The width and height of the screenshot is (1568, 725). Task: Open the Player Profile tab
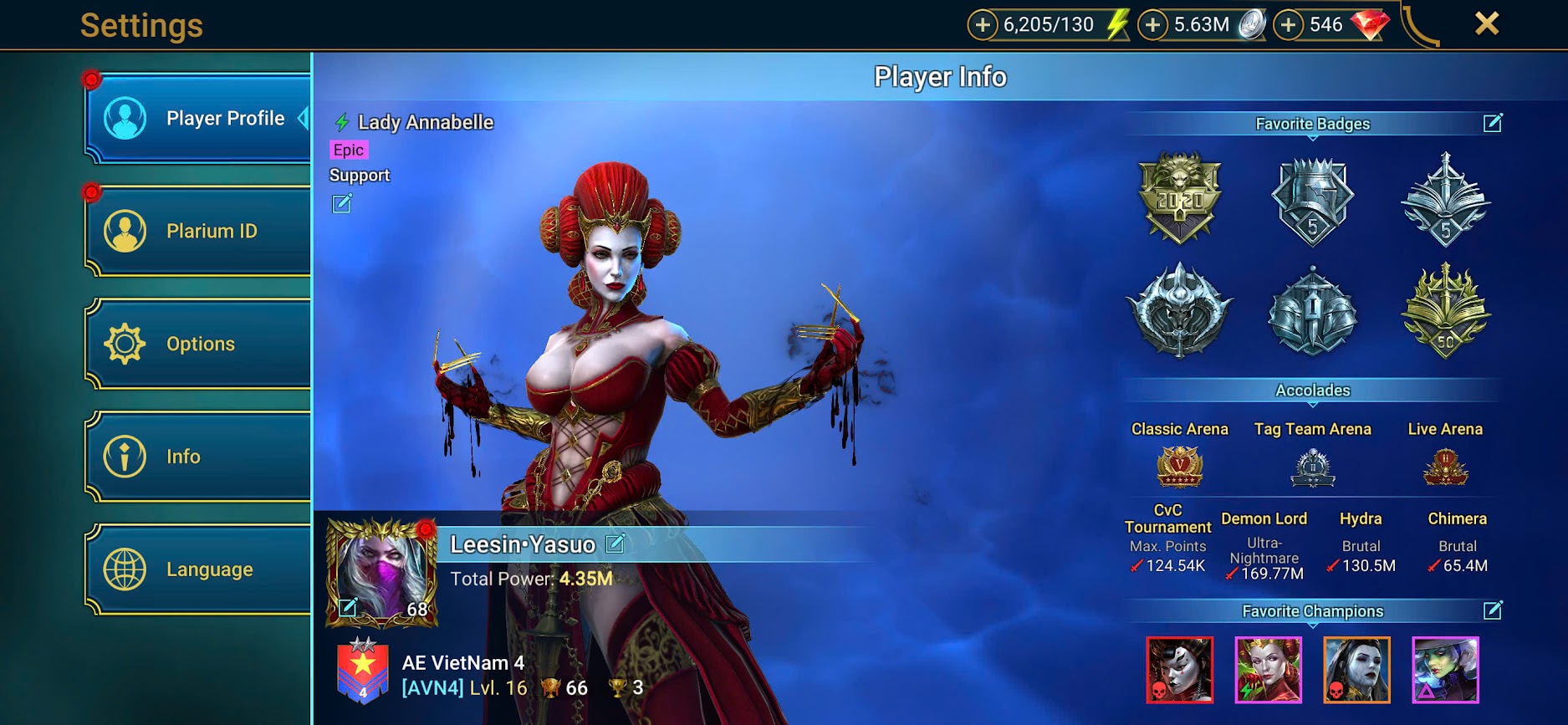pyautogui.click(x=199, y=119)
